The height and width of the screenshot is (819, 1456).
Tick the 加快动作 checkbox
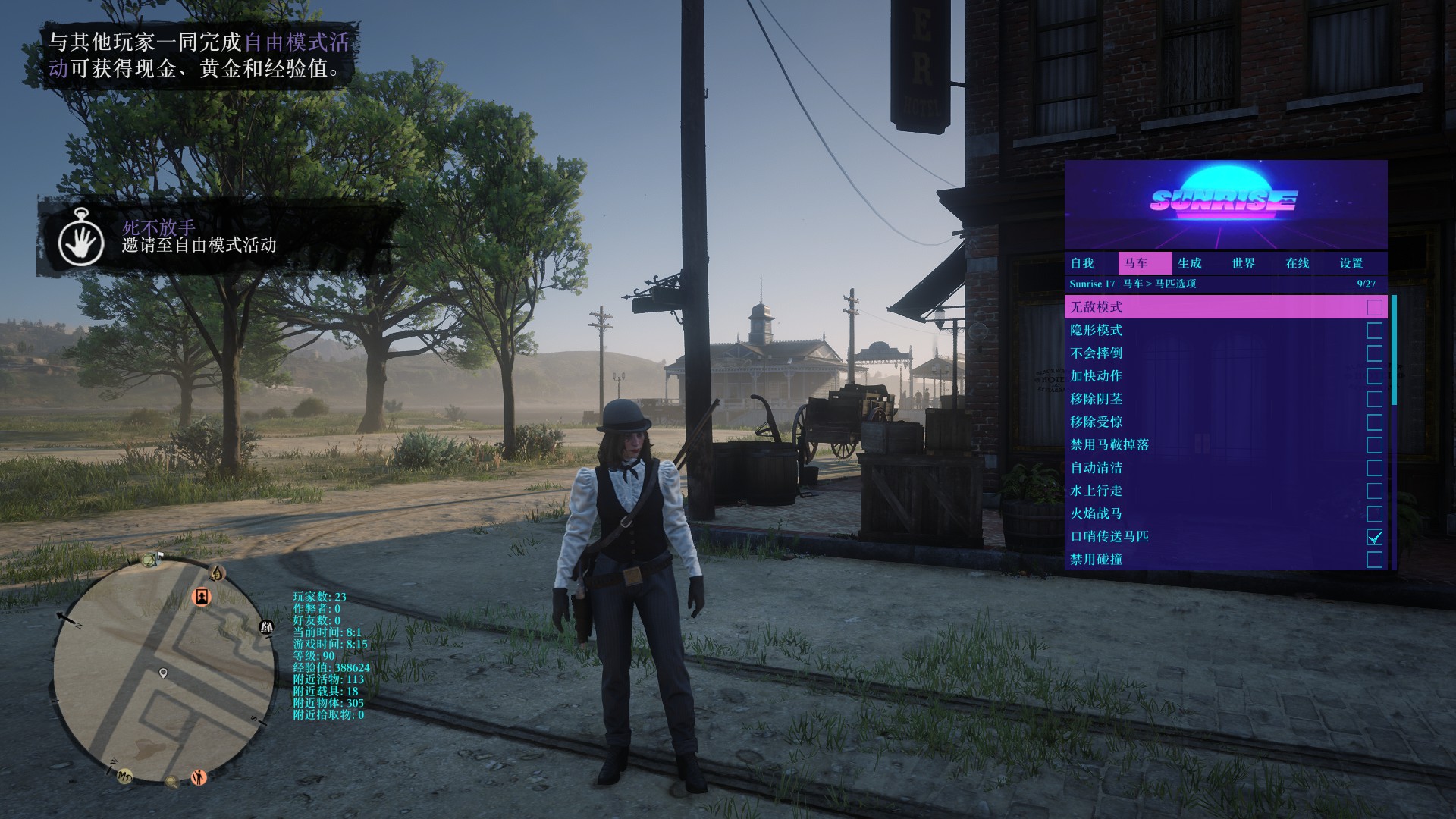pos(1374,376)
